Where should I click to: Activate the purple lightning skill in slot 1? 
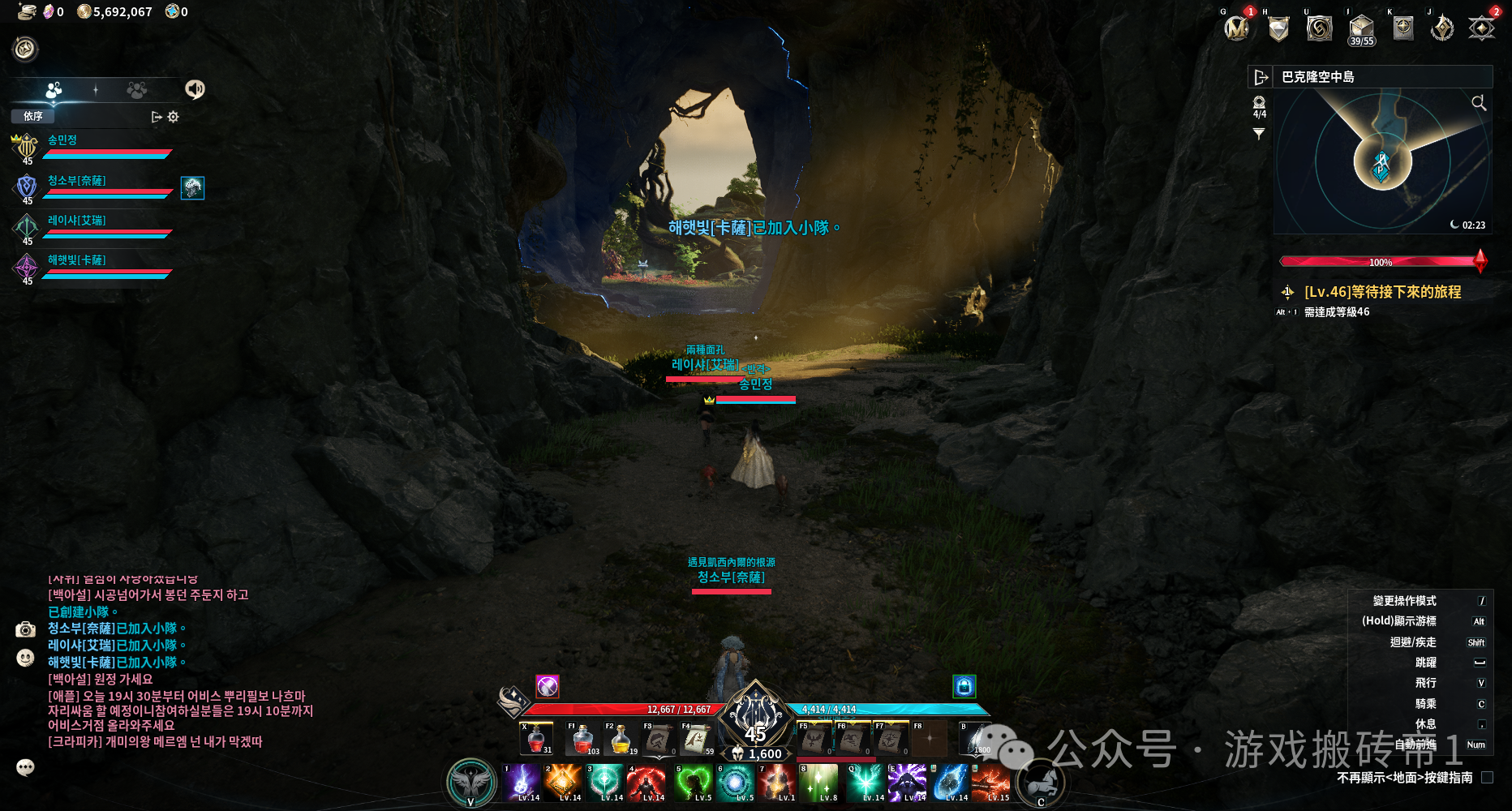(521, 783)
